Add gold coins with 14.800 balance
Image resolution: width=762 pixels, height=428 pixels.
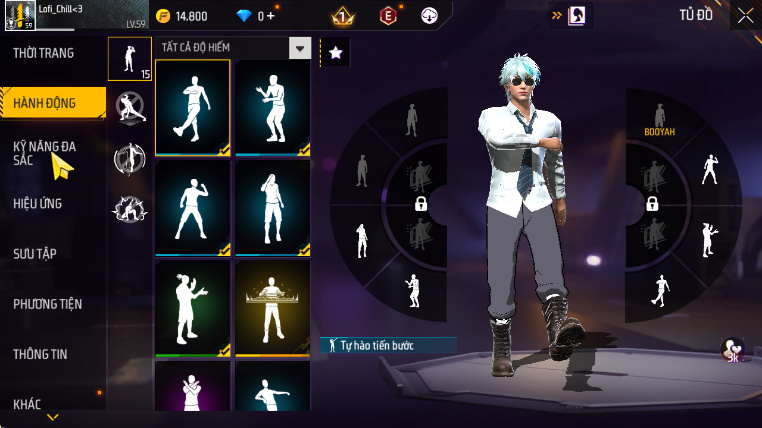(183, 16)
